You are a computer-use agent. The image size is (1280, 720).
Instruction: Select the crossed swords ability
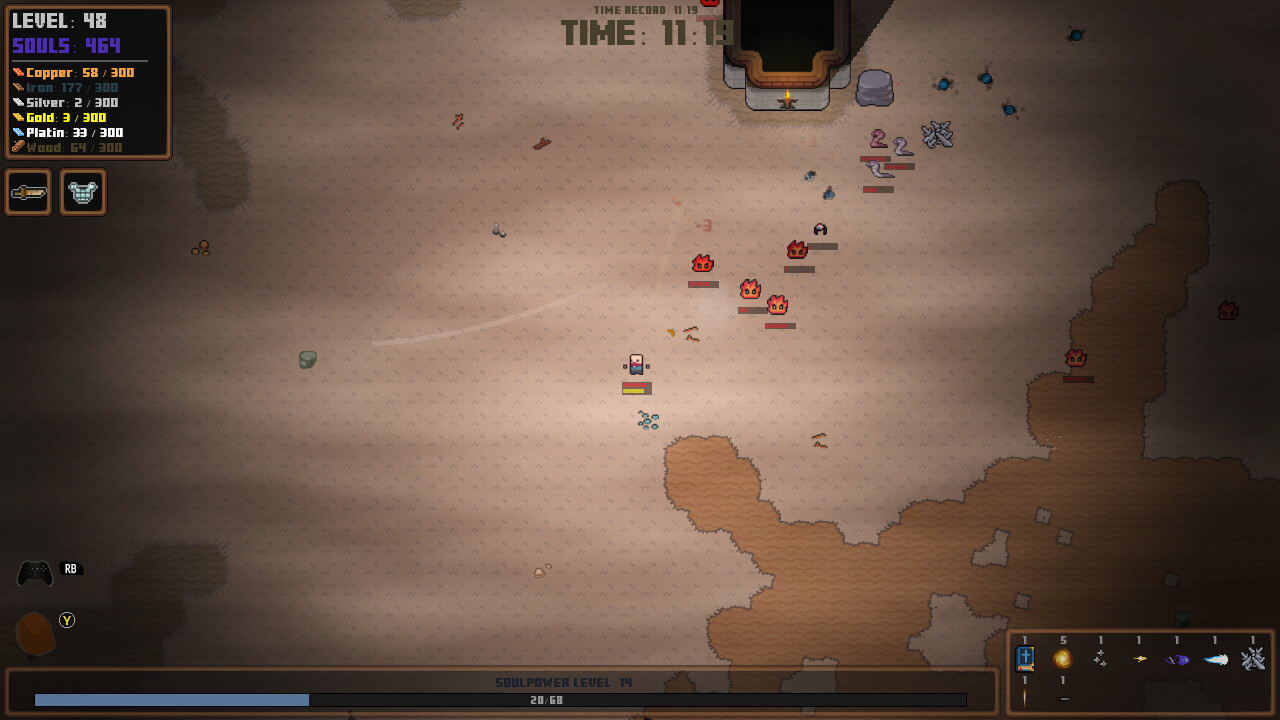[1254, 660]
